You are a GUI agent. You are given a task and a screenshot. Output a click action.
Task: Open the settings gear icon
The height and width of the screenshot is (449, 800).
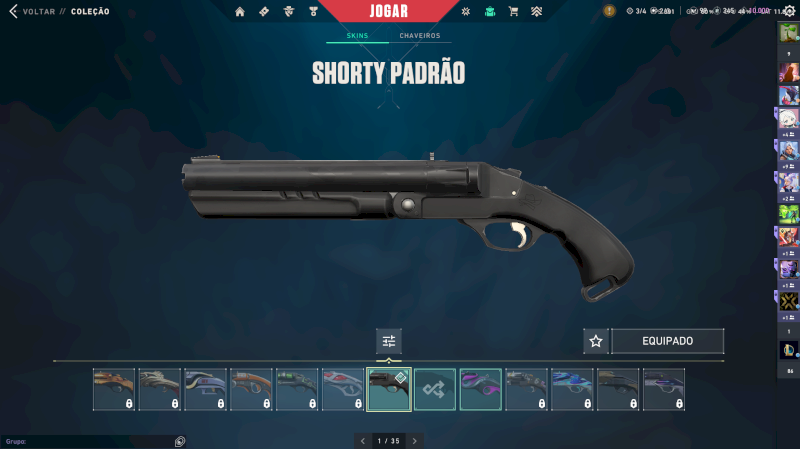788,11
